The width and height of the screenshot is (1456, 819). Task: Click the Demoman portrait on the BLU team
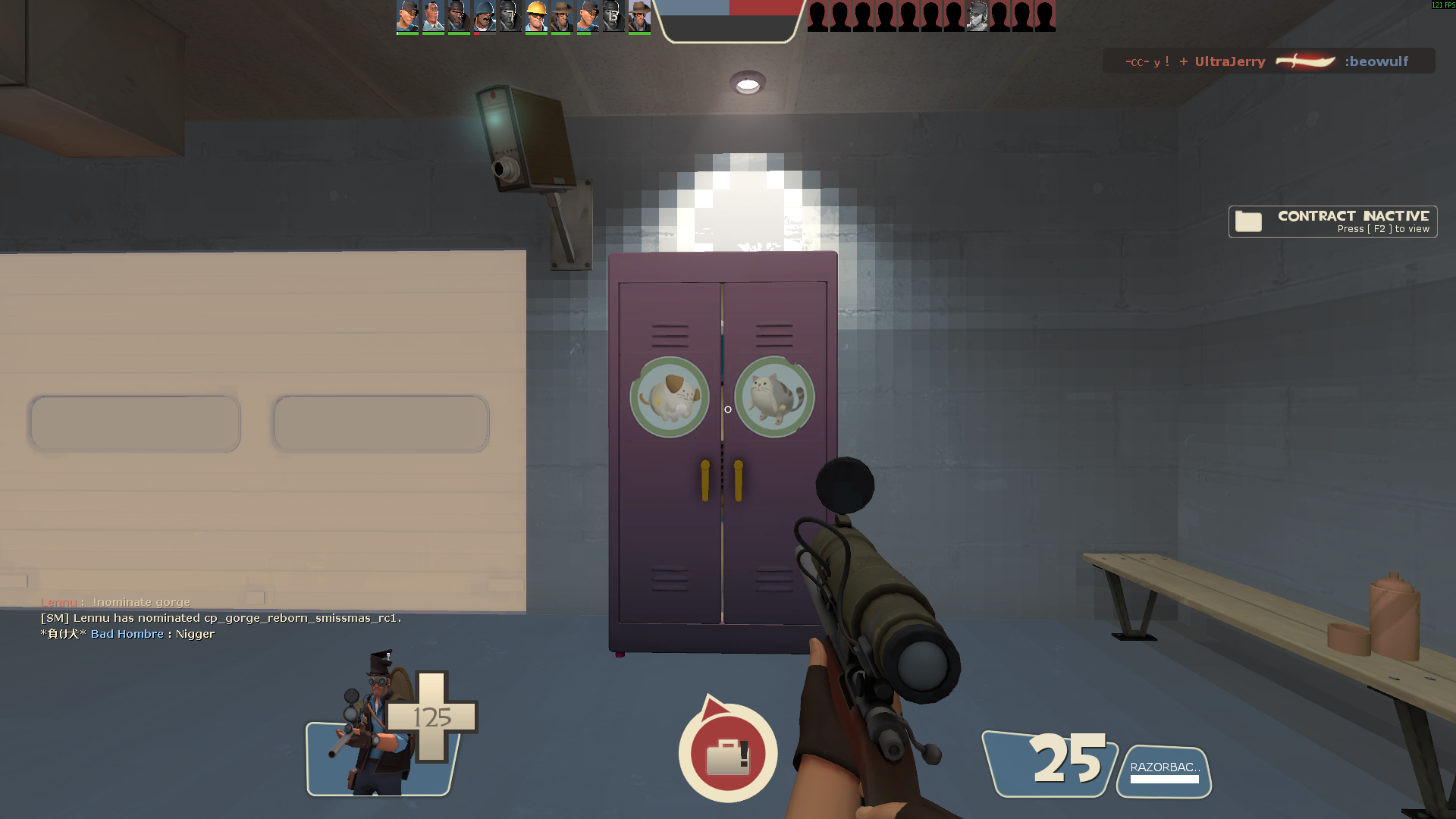[x=458, y=16]
